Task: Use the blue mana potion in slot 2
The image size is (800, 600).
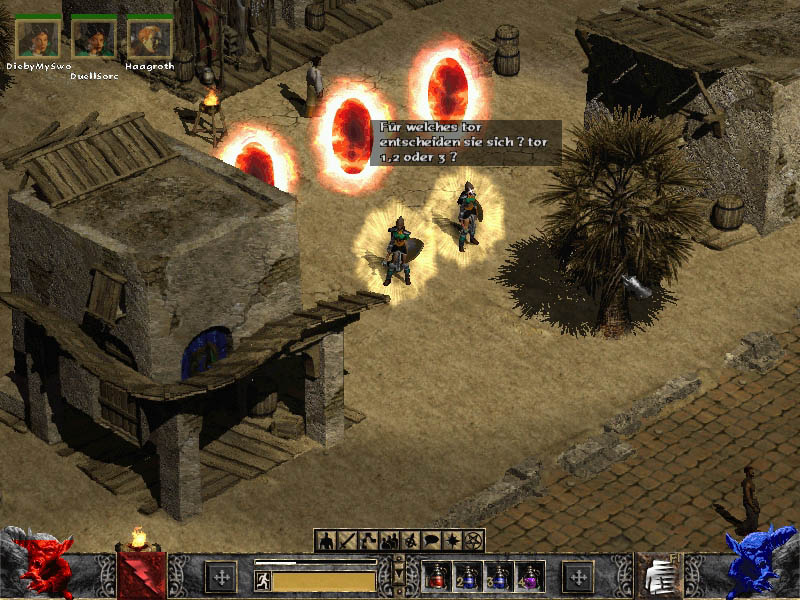Action: [468, 576]
